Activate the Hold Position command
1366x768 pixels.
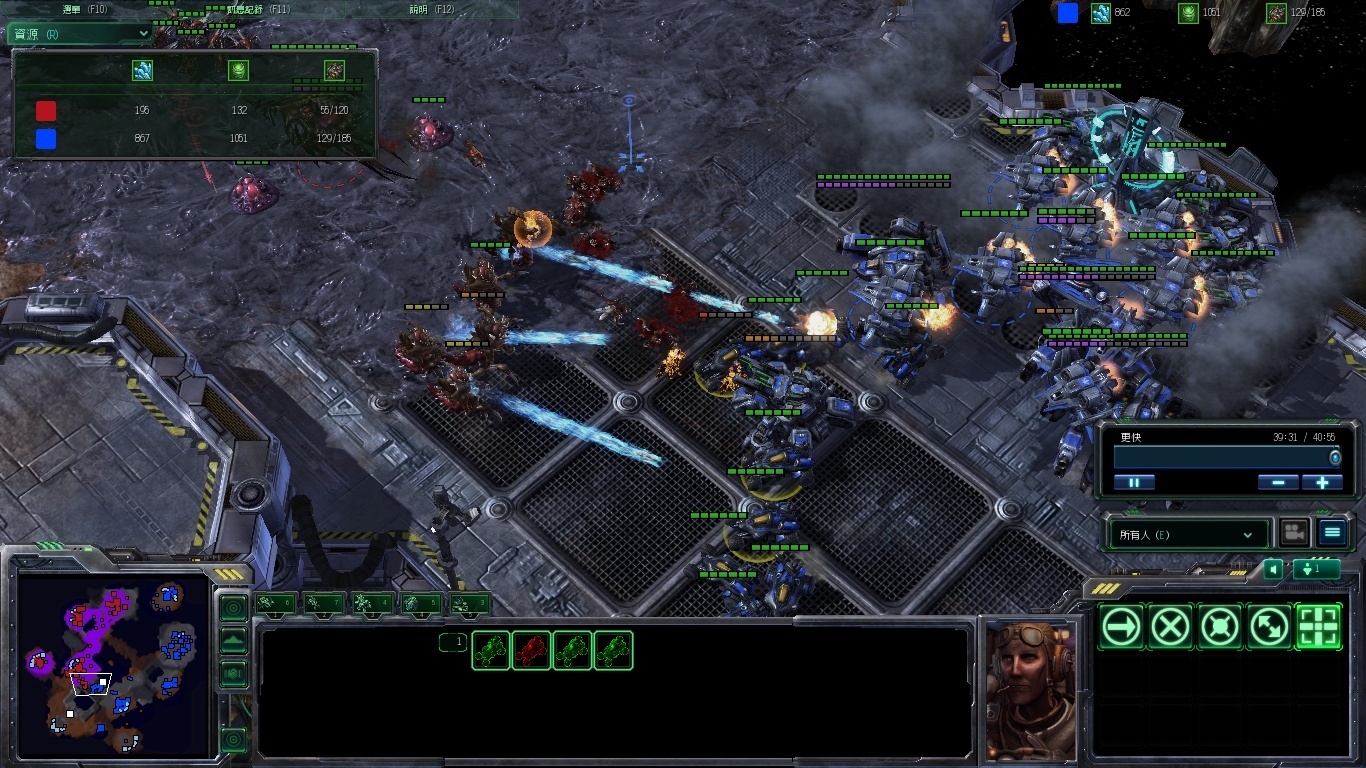[x=1220, y=627]
